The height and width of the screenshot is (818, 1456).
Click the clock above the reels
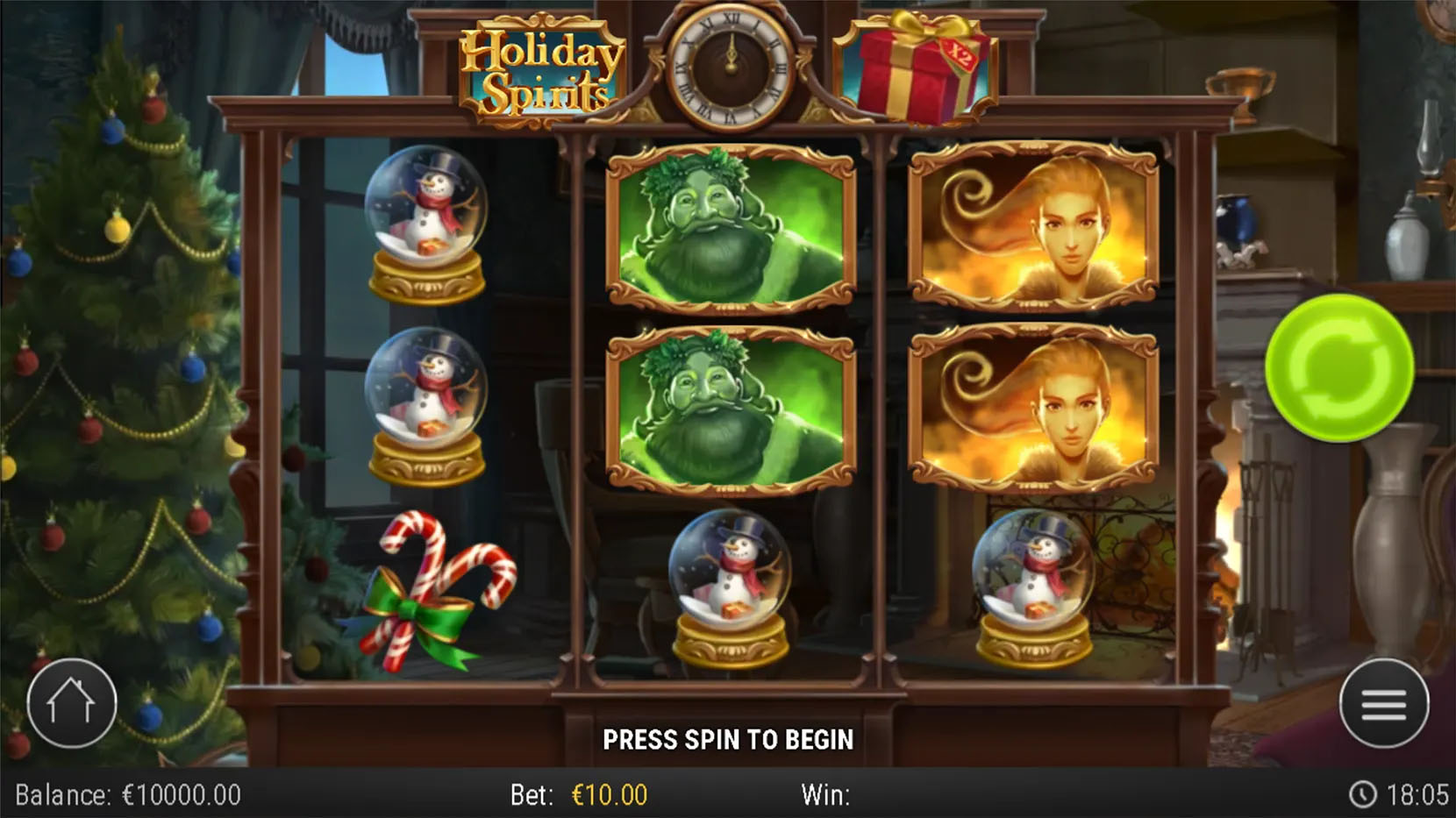(732, 66)
